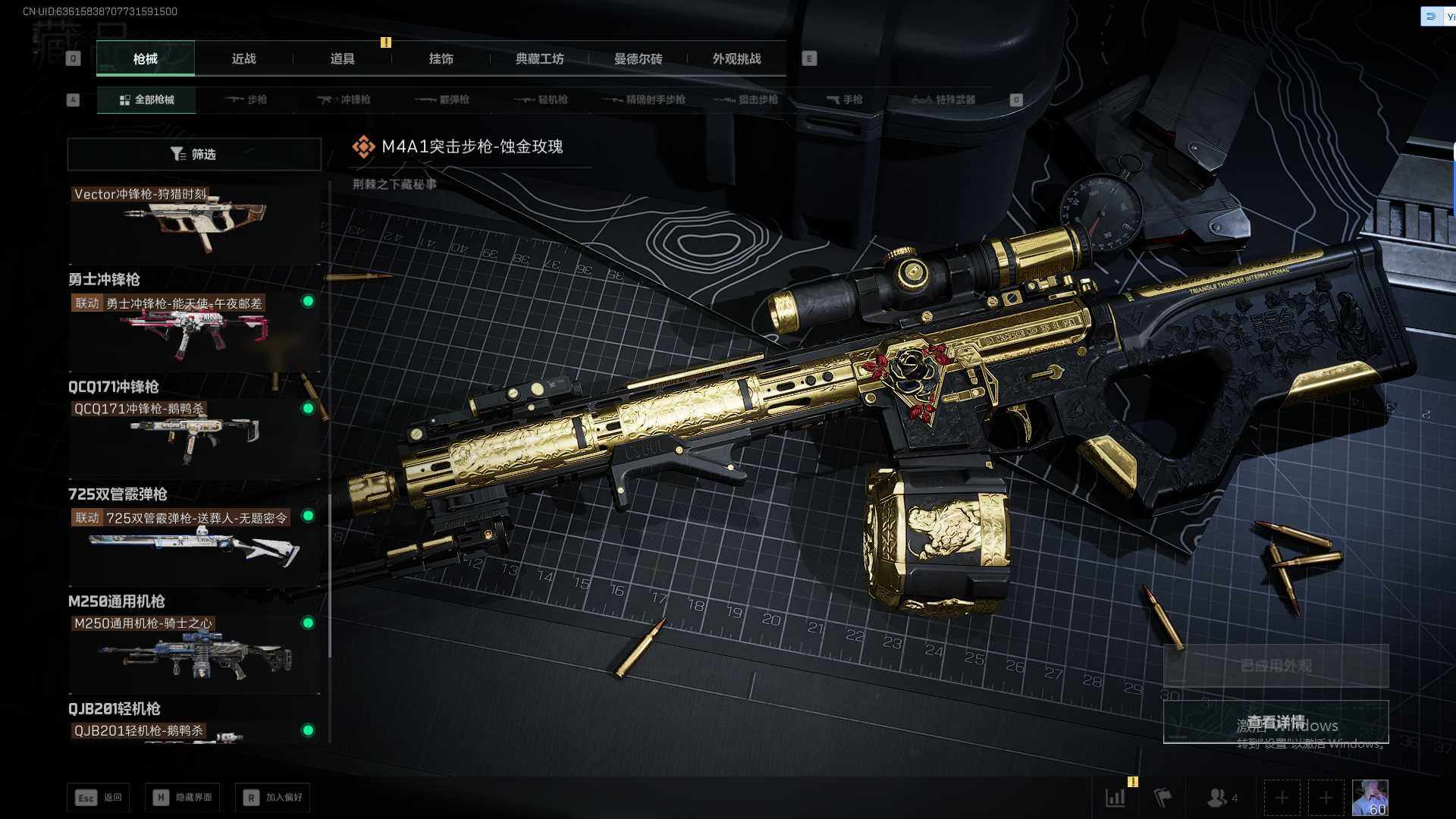Select the 挂饰 (charms) tab
The height and width of the screenshot is (819, 1456).
pyautogui.click(x=441, y=58)
